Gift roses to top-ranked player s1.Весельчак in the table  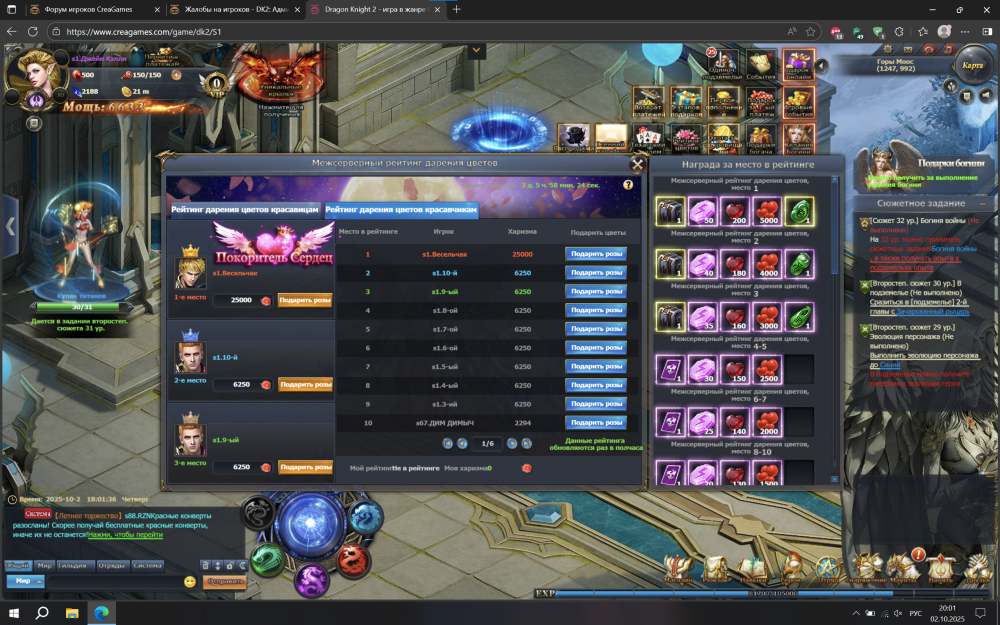596,254
